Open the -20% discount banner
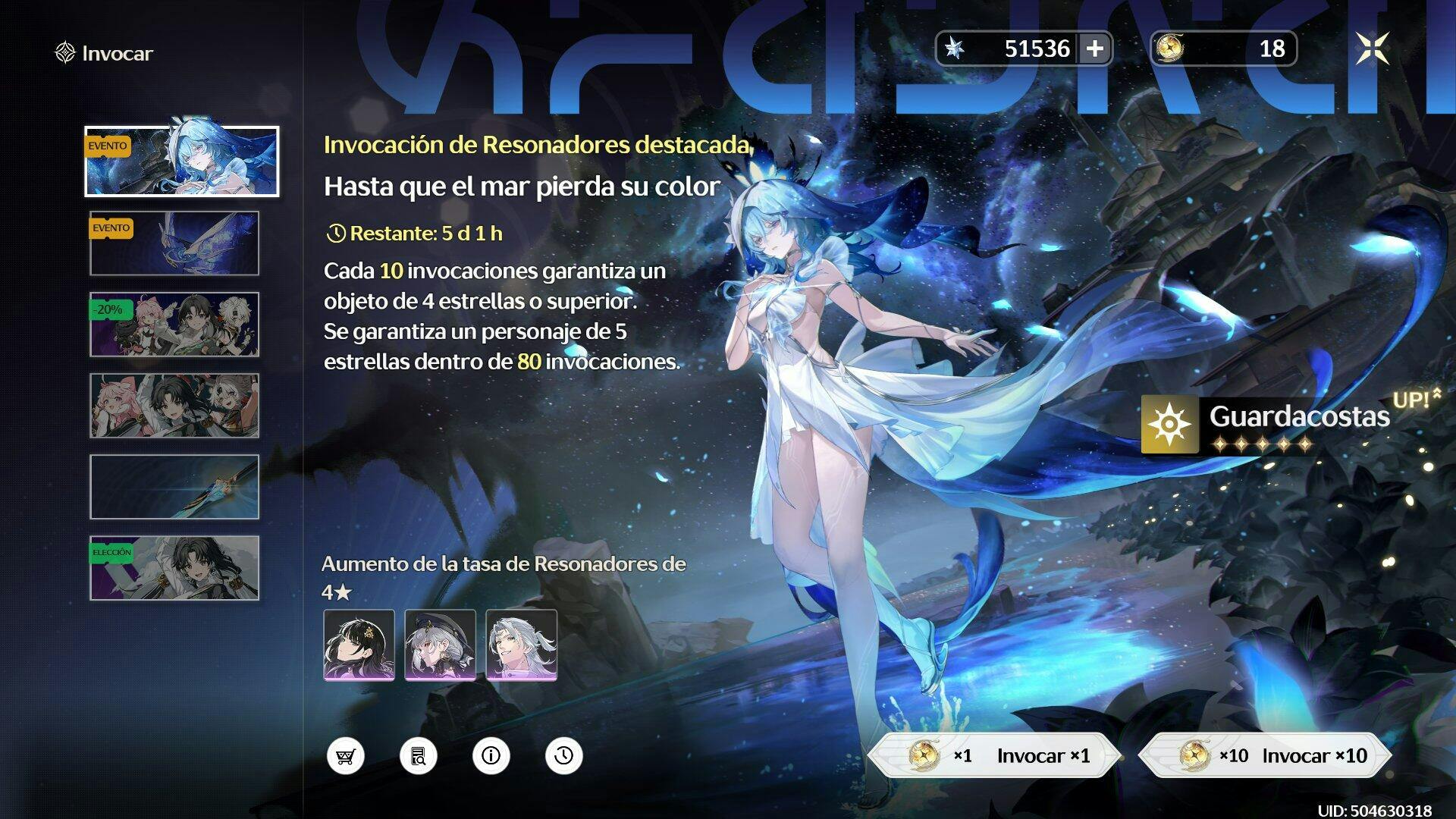 point(174,325)
